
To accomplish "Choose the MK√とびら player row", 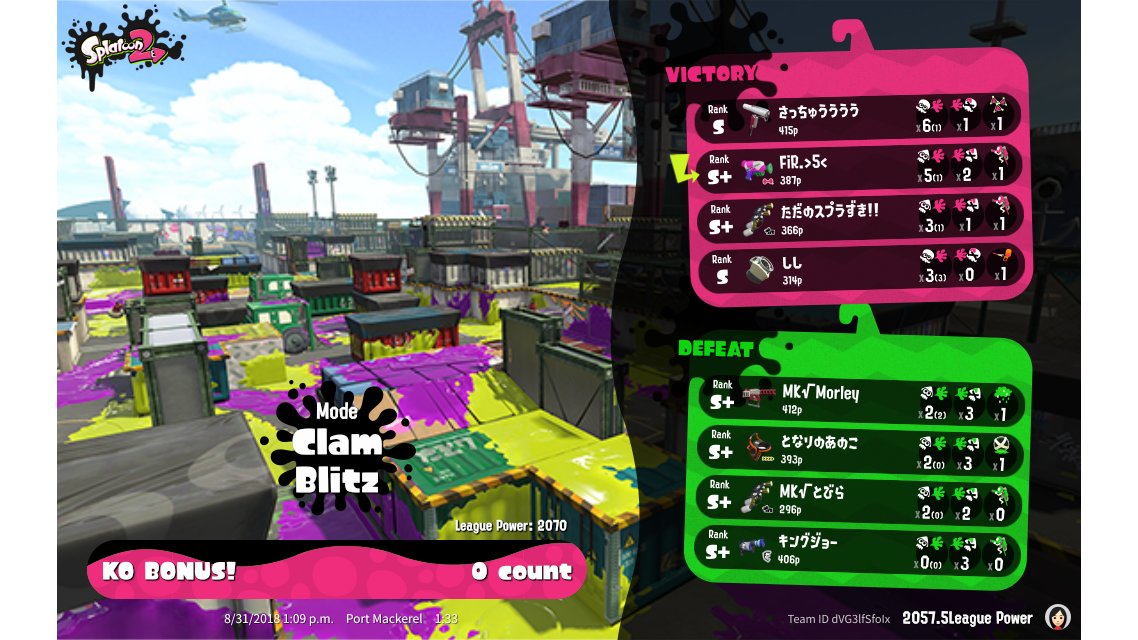I will click(x=860, y=499).
